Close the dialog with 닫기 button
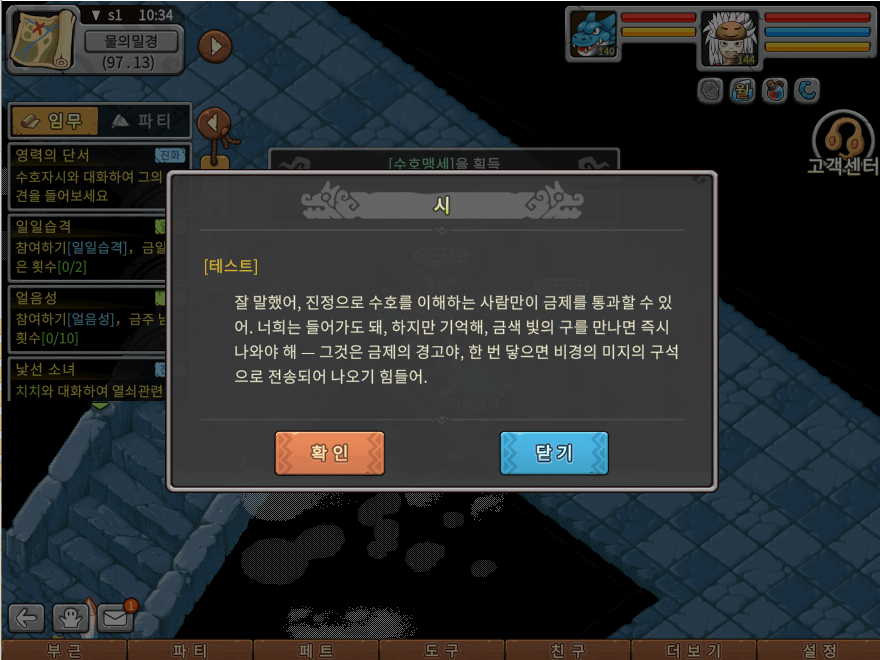This screenshot has width=880, height=660. coord(554,453)
